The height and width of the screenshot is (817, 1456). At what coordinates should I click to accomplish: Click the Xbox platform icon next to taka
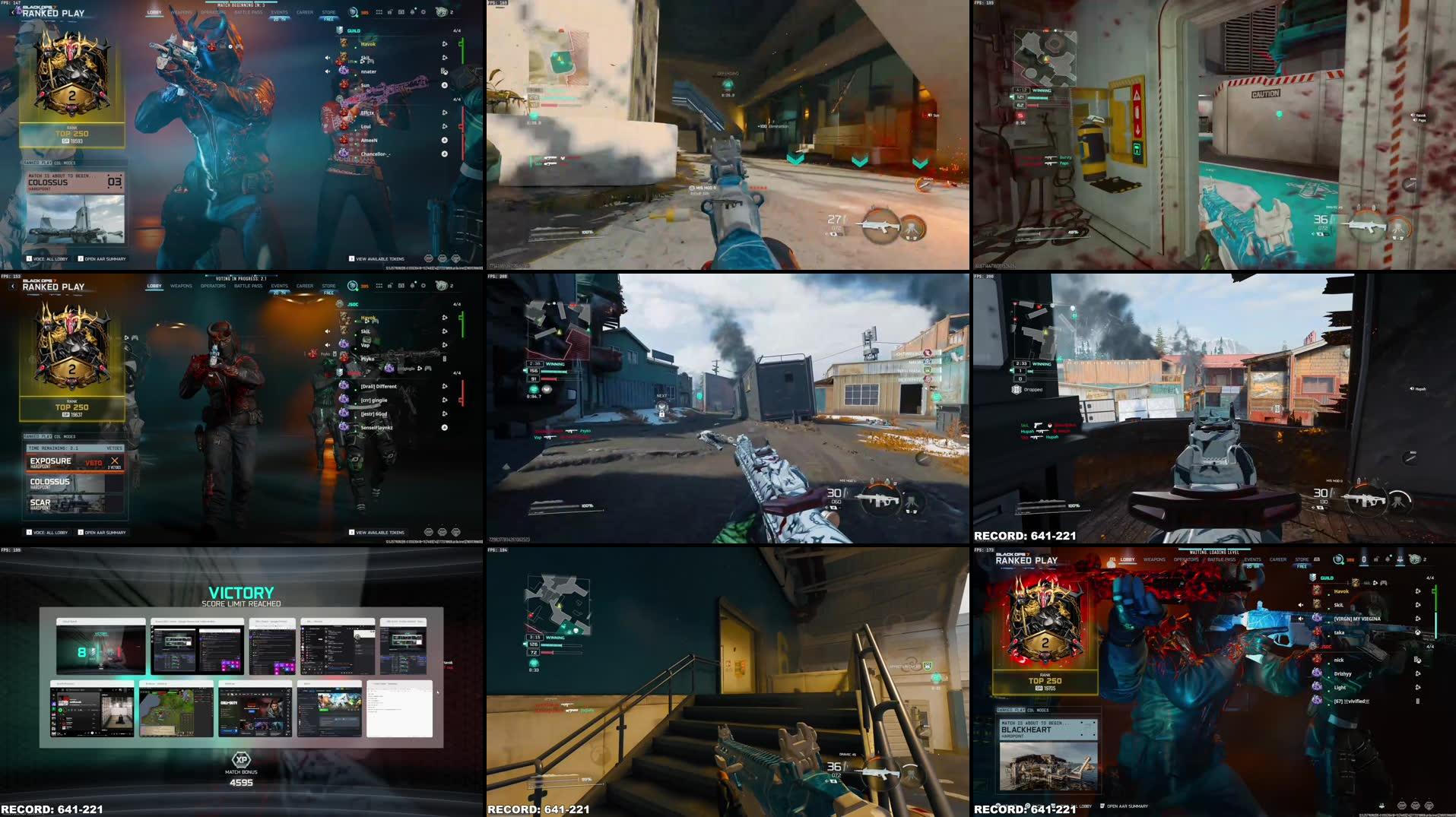1418,632
